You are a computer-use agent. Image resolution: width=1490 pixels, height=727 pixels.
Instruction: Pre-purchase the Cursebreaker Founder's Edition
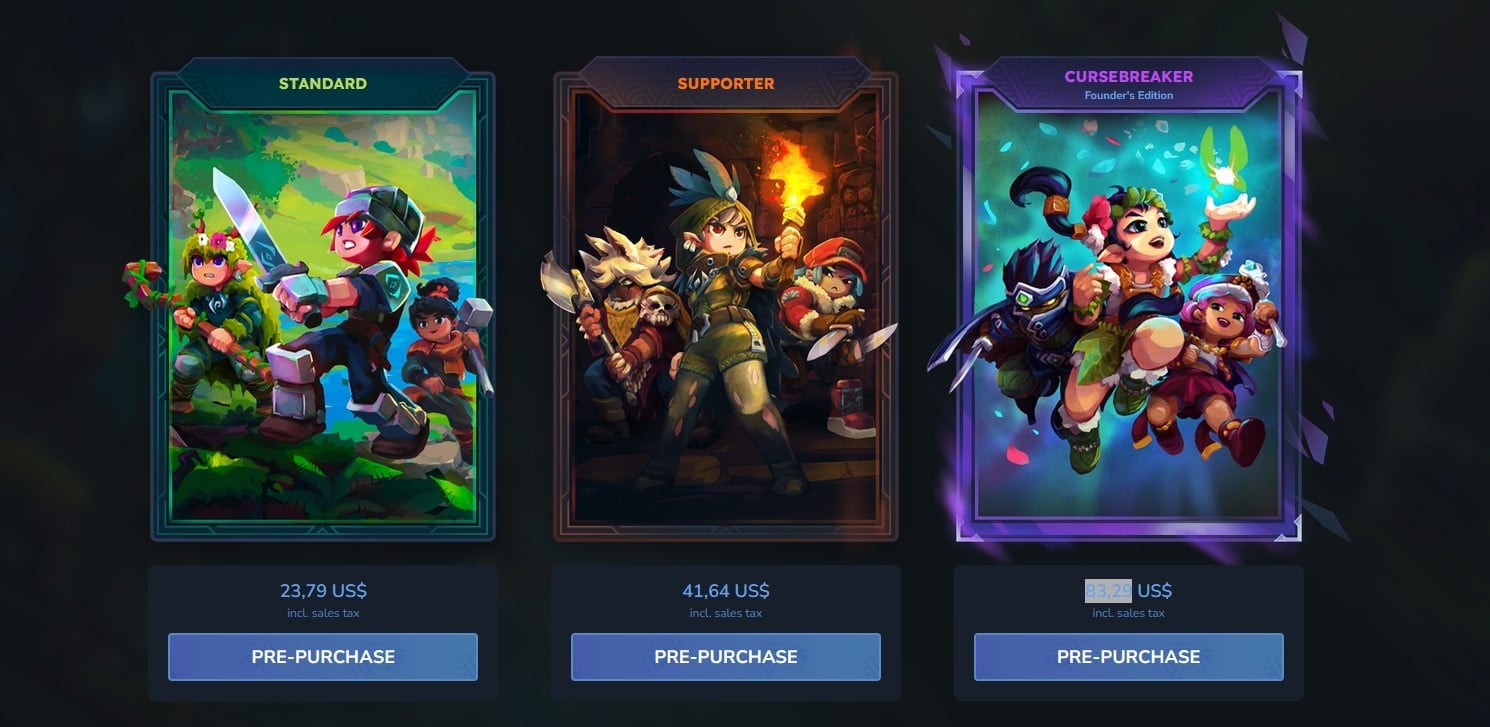1128,657
